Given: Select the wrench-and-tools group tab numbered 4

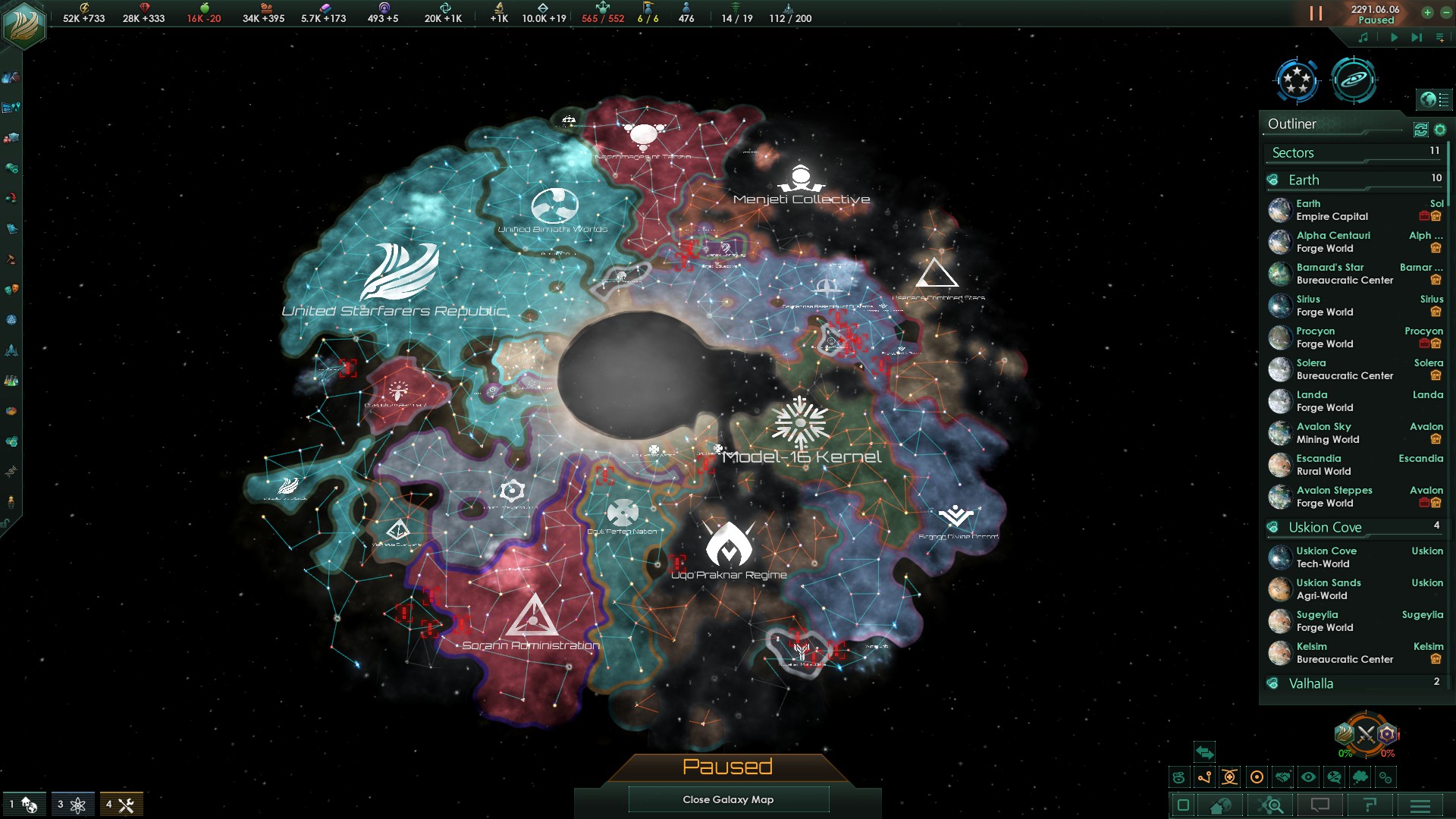Looking at the screenshot, I should click(x=121, y=805).
